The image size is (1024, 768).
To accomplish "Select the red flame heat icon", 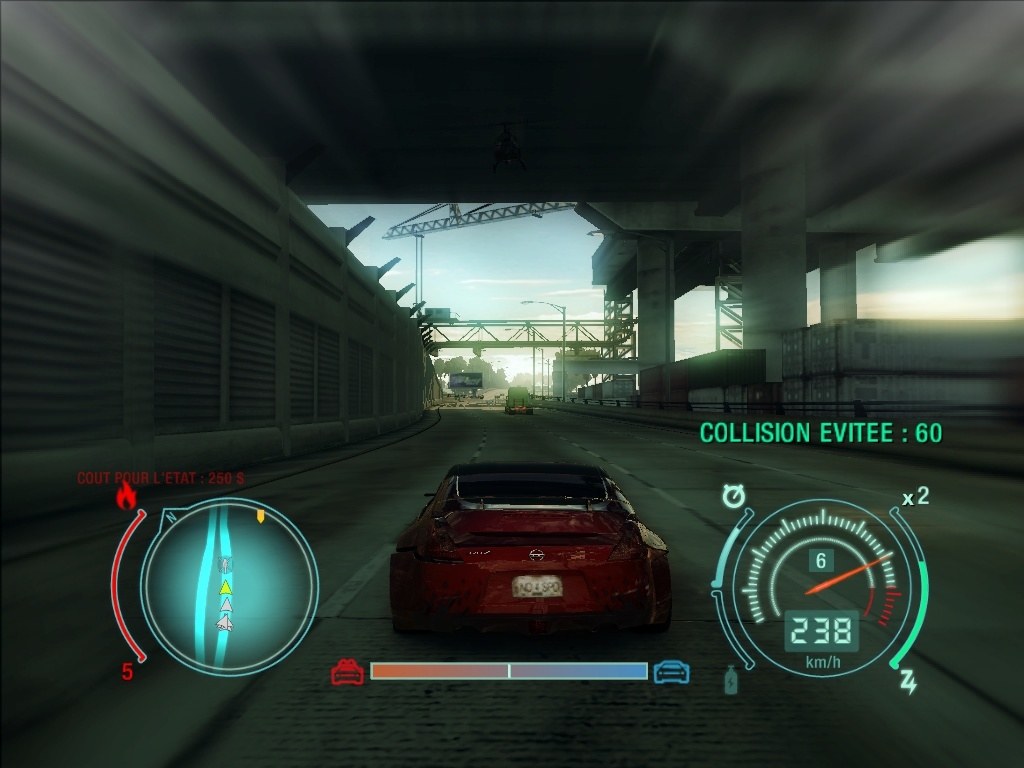I will point(126,495).
